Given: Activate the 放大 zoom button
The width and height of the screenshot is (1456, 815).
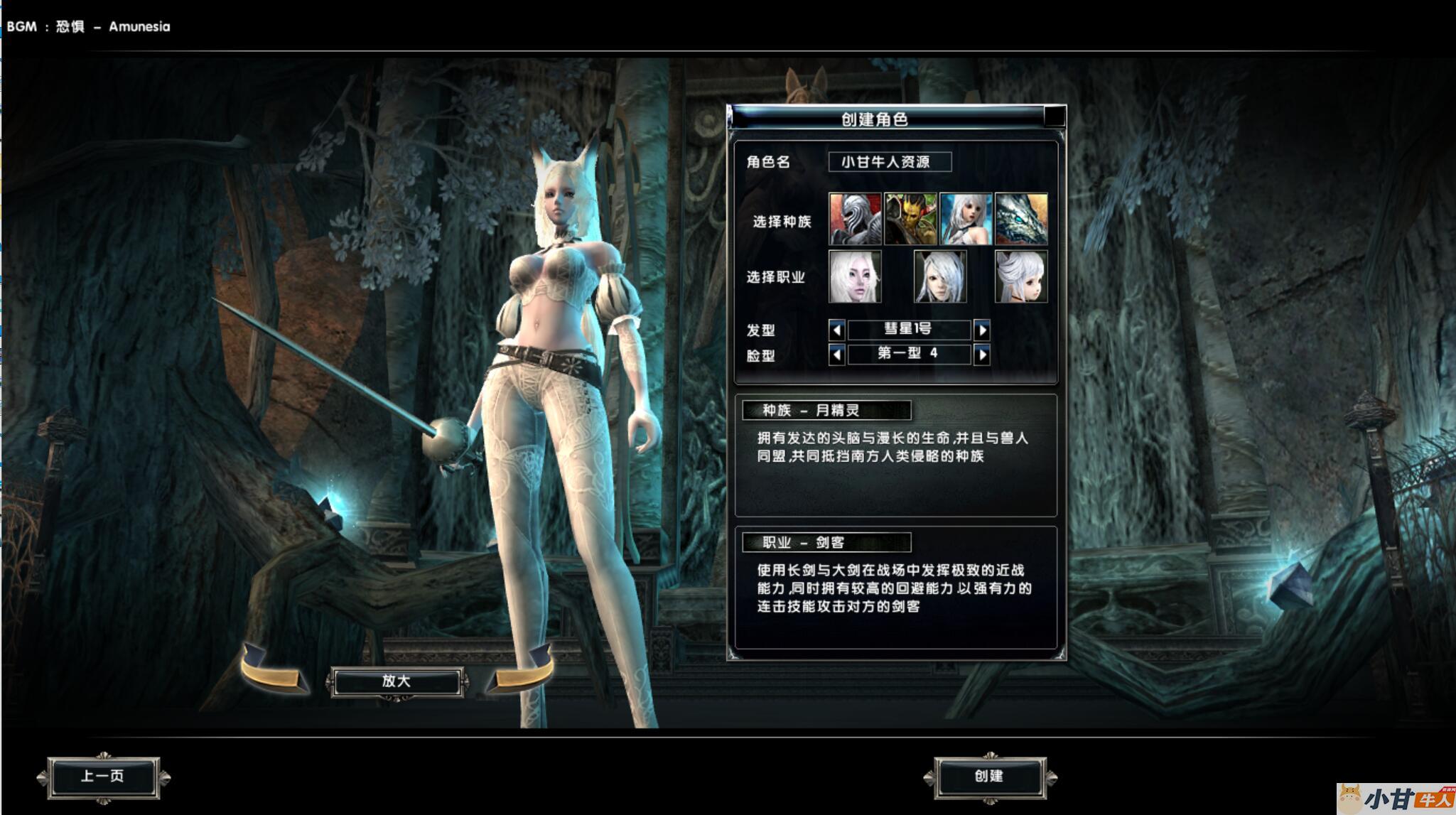Looking at the screenshot, I should click(x=397, y=681).
